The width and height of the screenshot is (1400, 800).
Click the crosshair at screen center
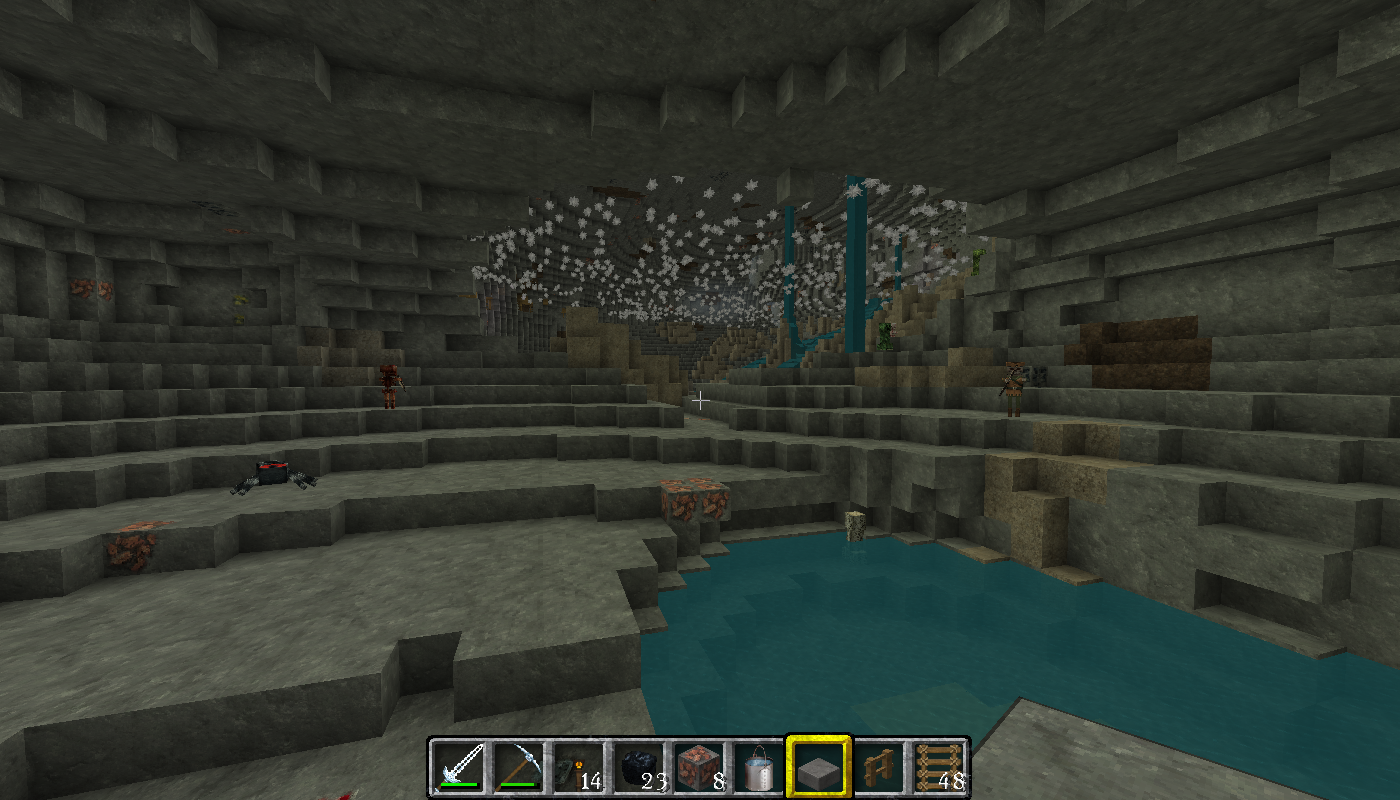(700, 400)
